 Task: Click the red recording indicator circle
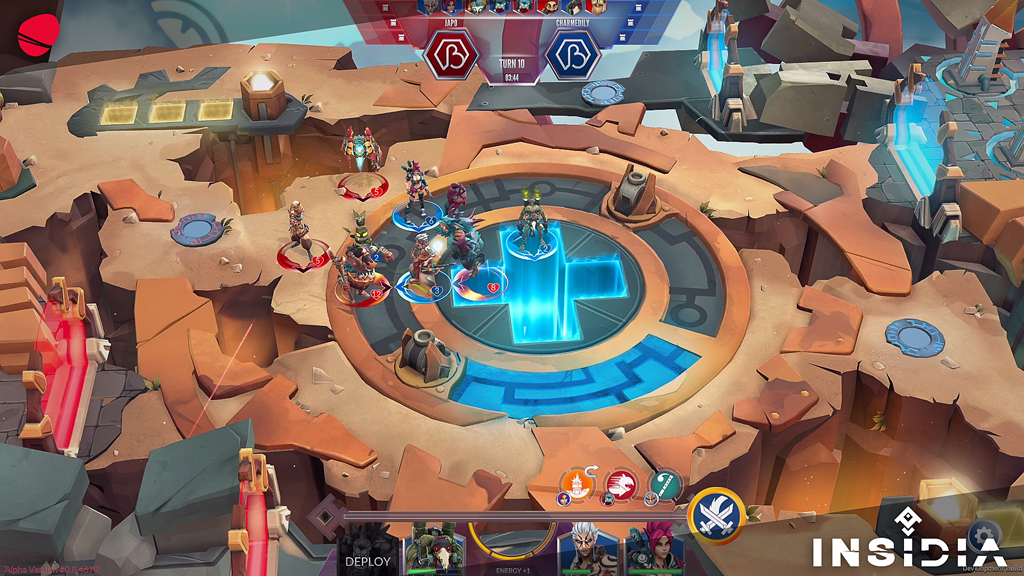coord(35,36)
